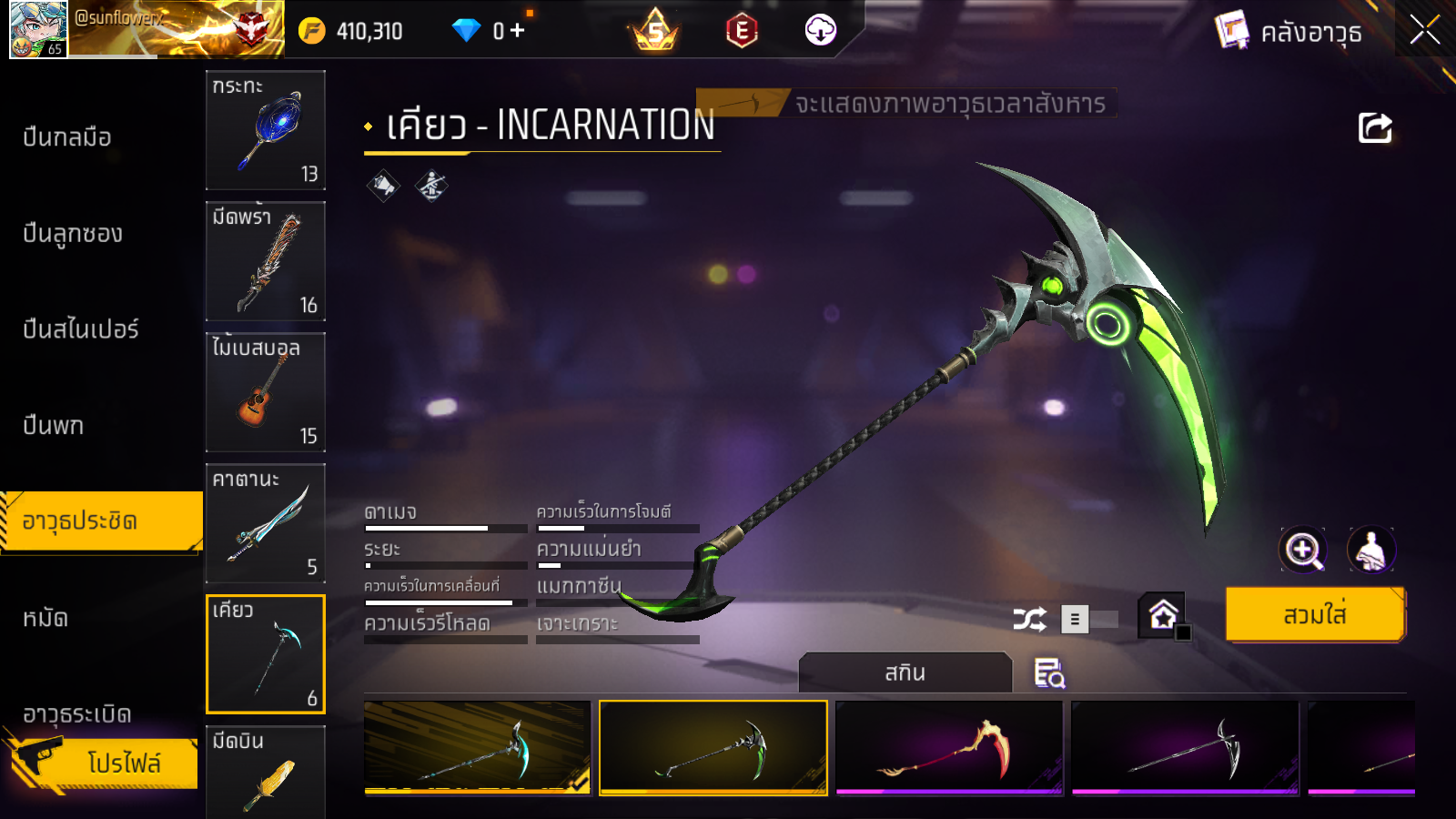Select the หมัด fist category

[45, 619]
